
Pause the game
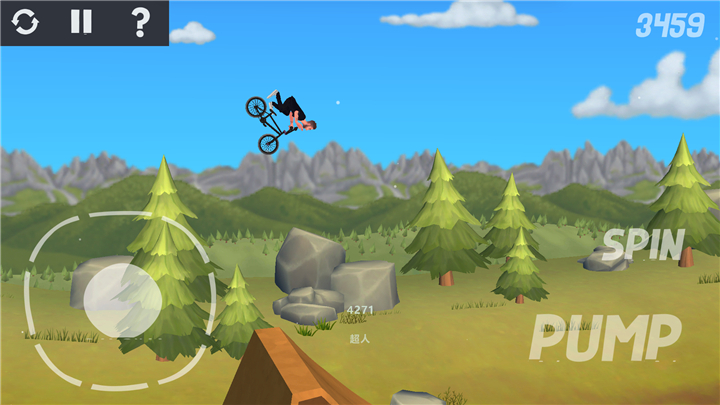tap(82, 22)
